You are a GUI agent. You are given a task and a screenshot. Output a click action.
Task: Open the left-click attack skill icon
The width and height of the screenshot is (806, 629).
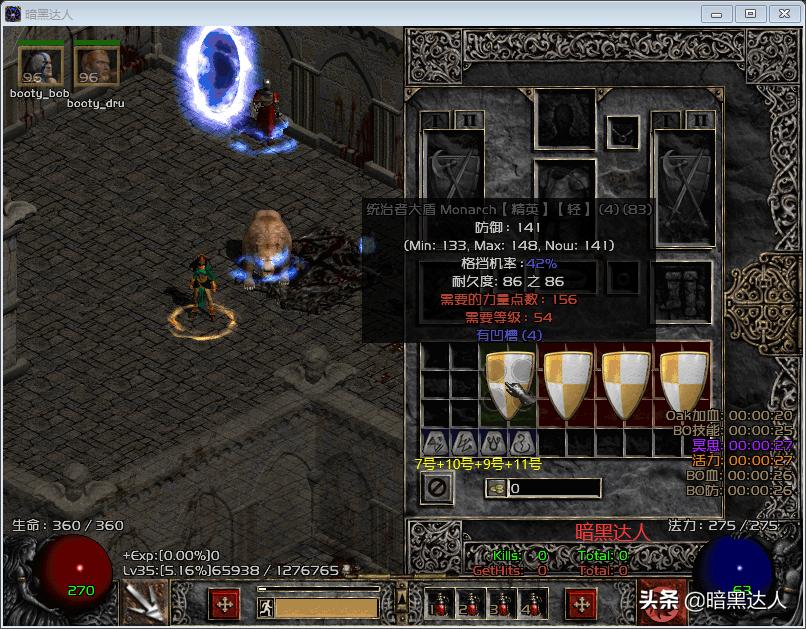click(143, 602)
